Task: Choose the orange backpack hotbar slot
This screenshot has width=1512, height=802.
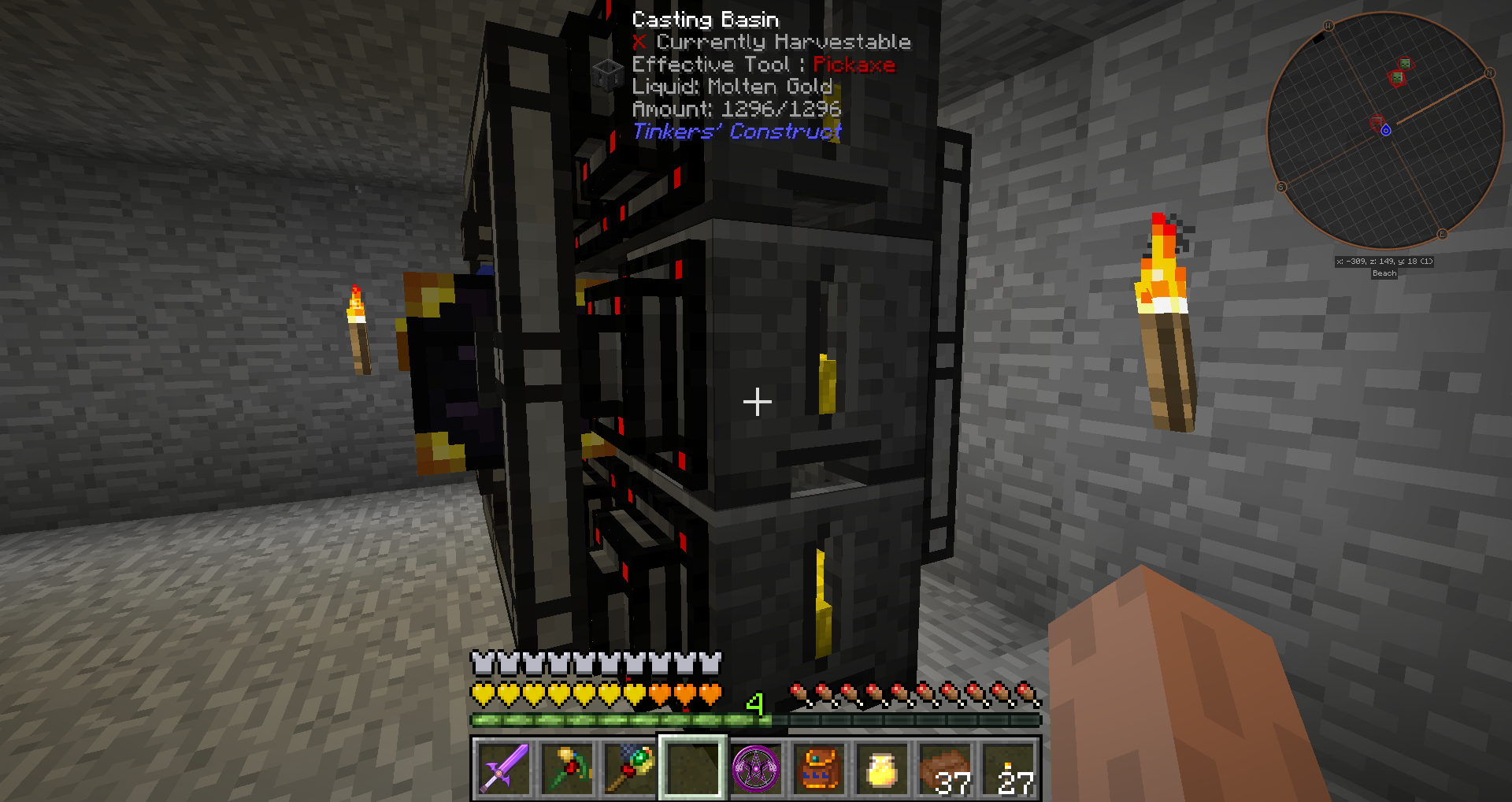Action: click(818, 768)
